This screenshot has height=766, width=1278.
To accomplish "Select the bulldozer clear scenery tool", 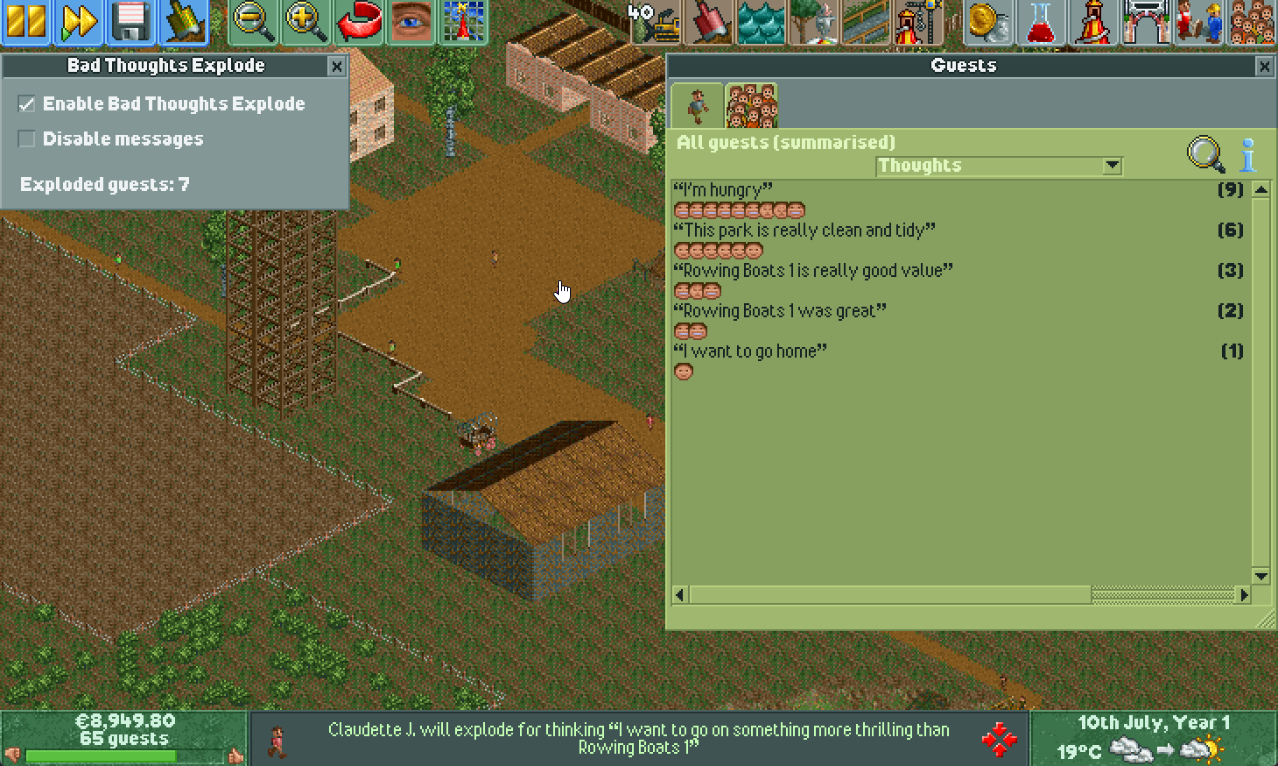I will click(657, 24).
